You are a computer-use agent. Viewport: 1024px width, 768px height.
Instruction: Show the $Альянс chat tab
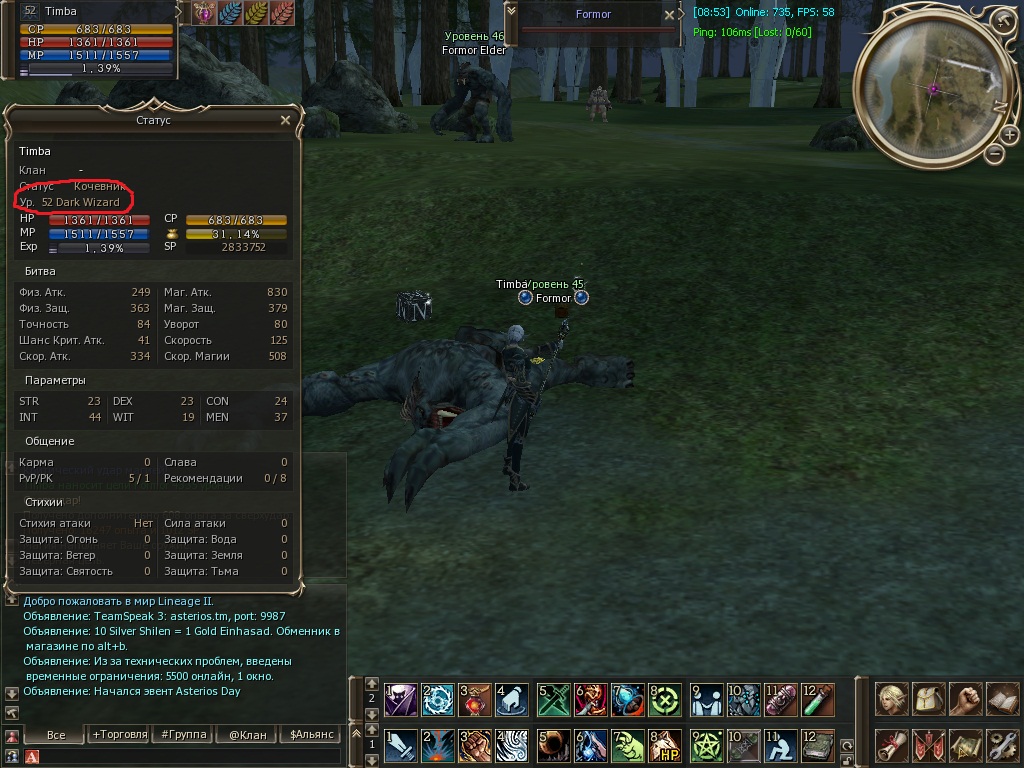[x=312, y=735]
